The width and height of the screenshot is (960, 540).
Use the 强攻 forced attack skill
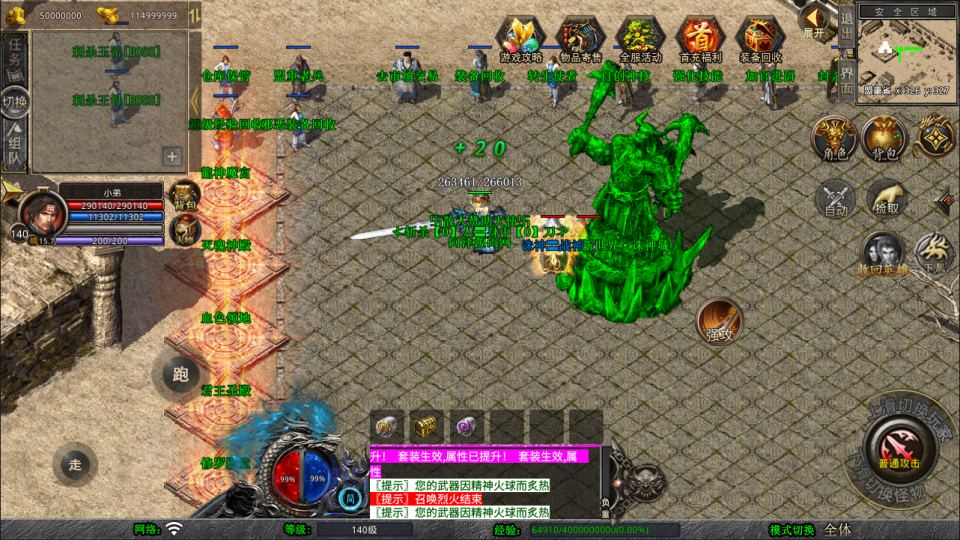click(720, 320)
